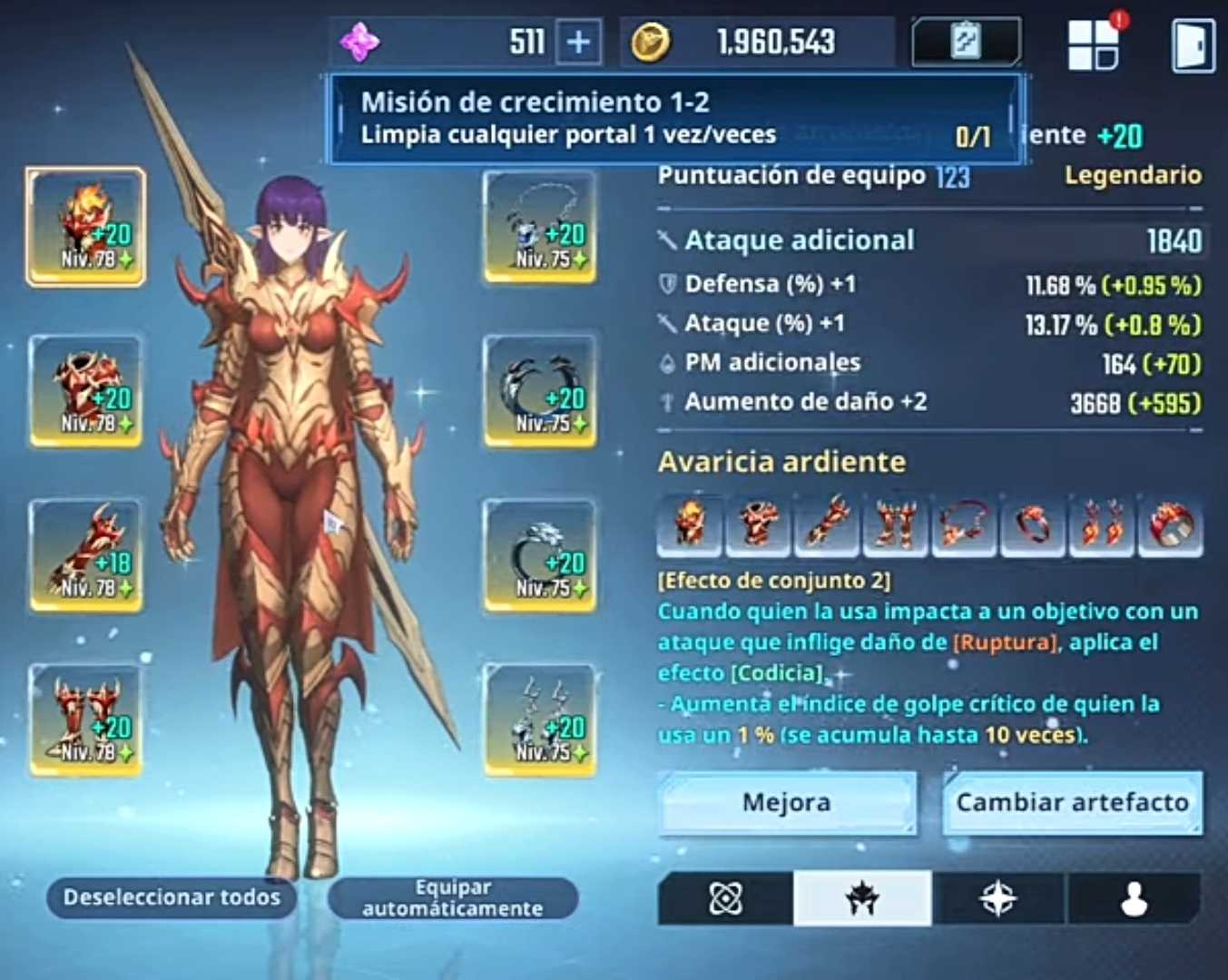
Task: Select the flaming helmet equipment slot
Action: 86,227
